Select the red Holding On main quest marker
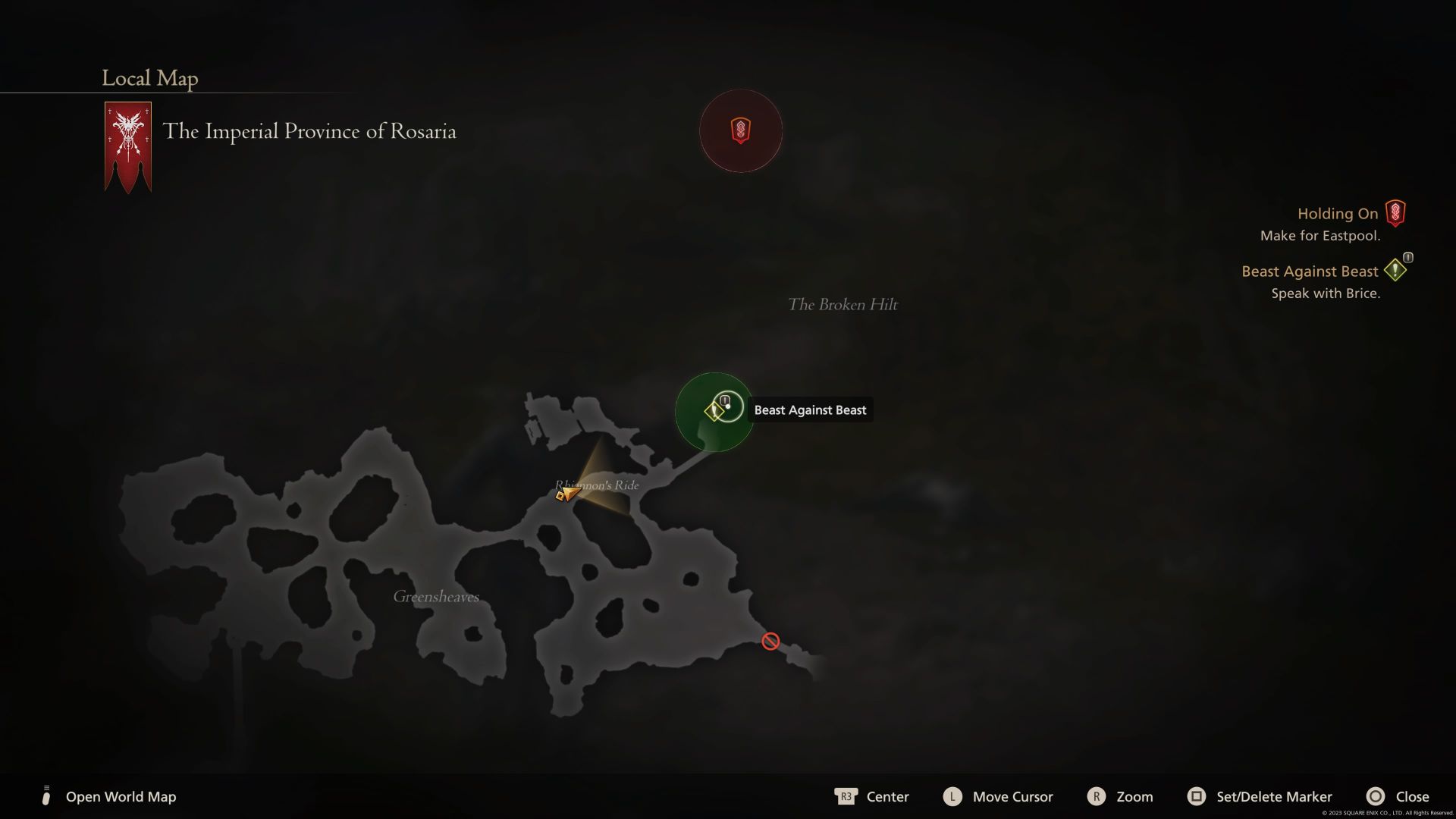This screenshot has width=1456, height=819. tap(740, 130)
